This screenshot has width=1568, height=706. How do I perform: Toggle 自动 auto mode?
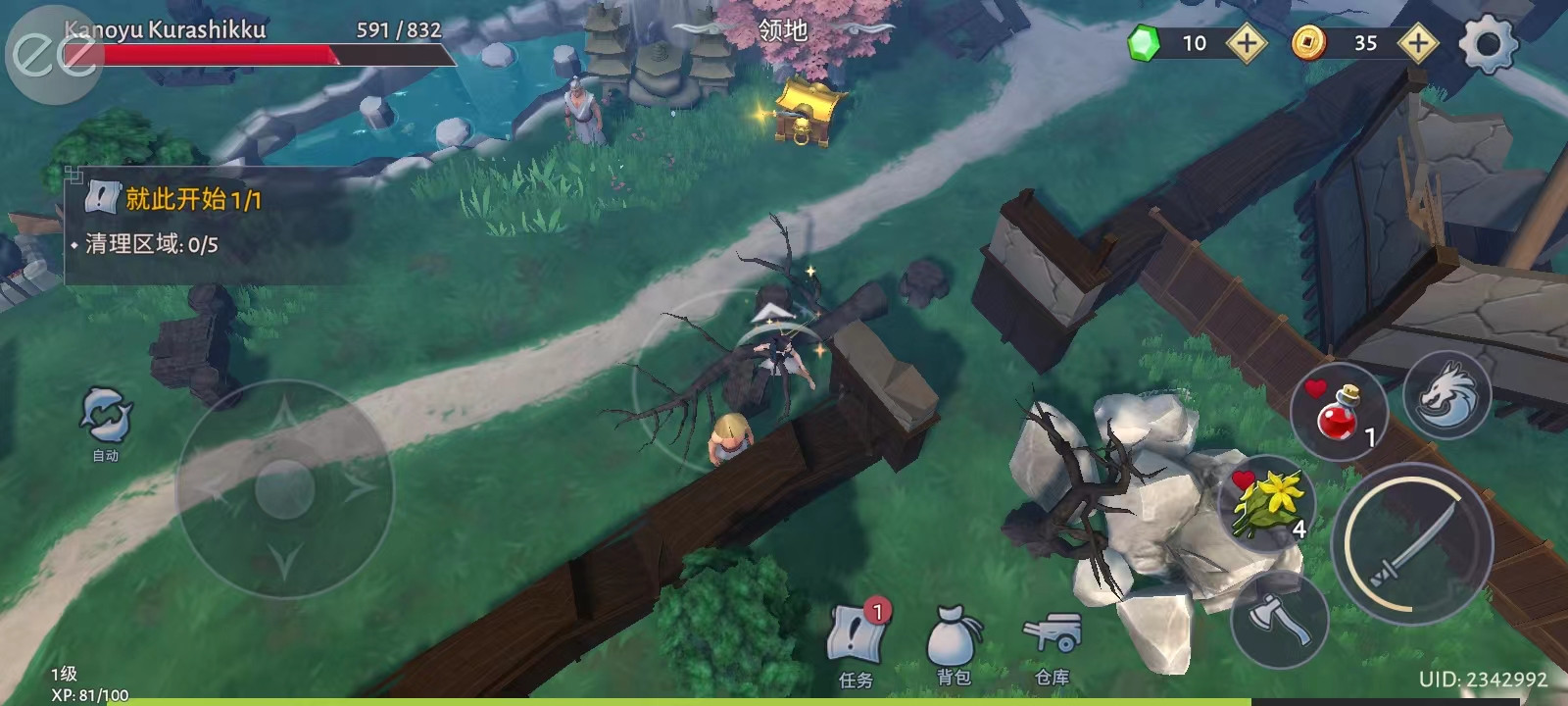coord(106,421)
